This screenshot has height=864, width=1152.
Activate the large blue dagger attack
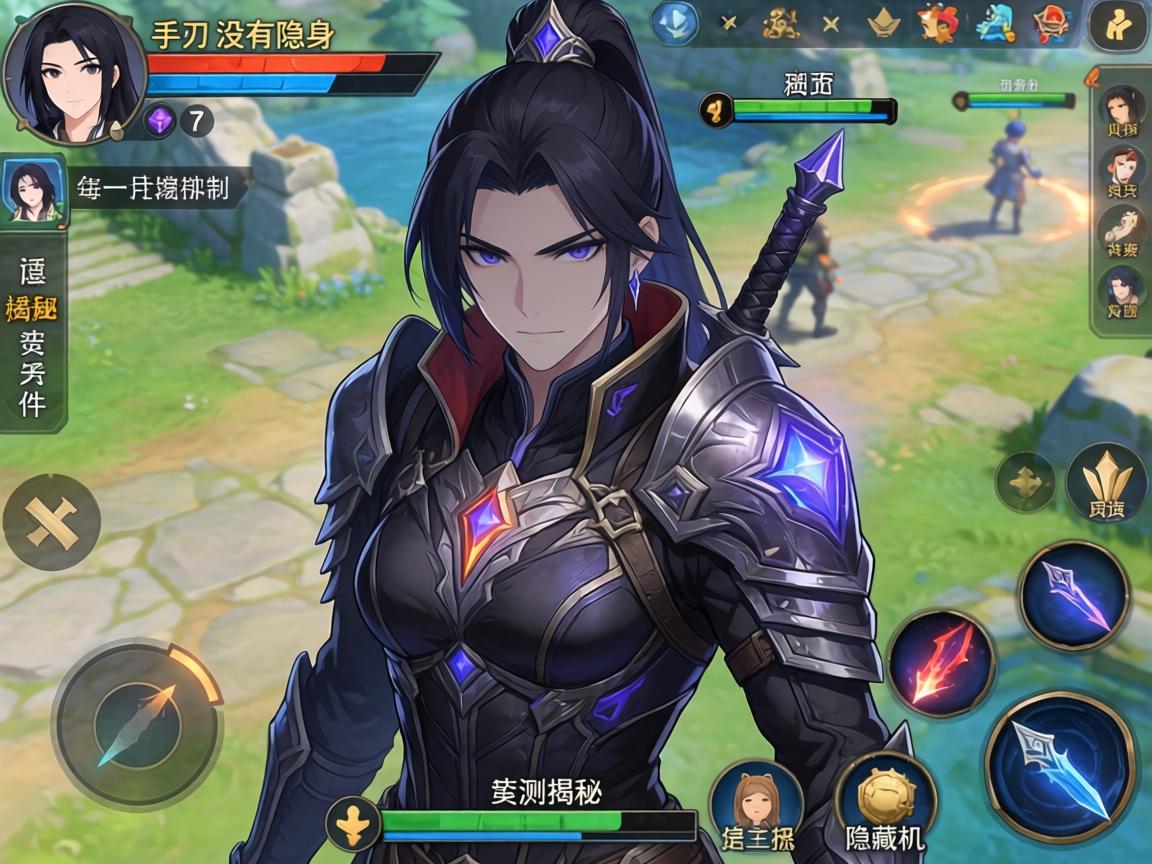(x=1060, y=766)
